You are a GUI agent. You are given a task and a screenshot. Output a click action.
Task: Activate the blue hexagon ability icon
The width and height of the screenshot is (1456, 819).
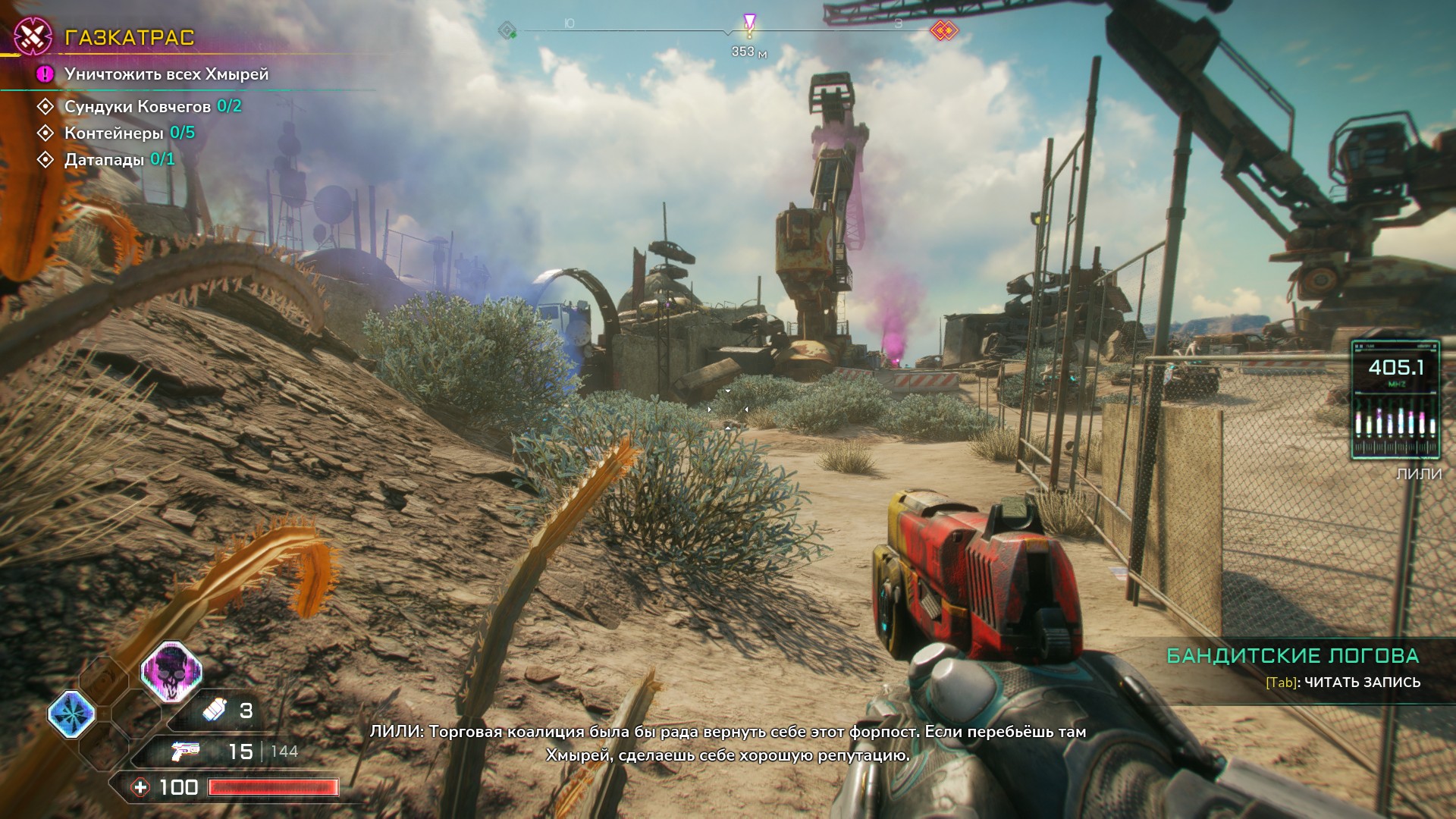tap(71, 714)
